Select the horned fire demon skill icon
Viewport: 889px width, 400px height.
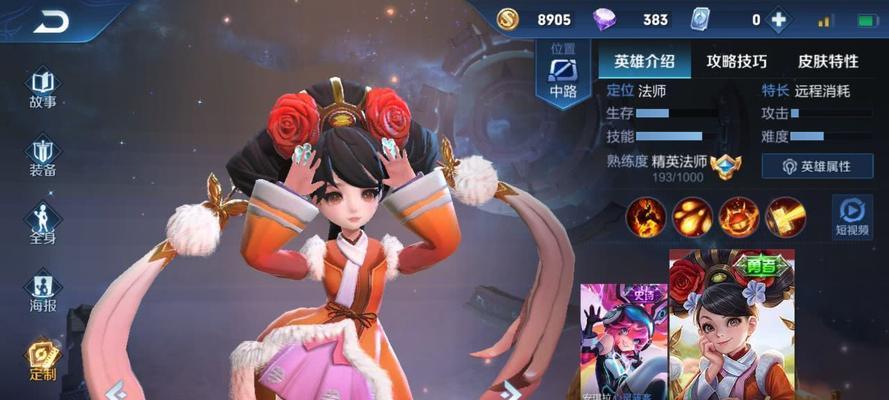(739, 217)
